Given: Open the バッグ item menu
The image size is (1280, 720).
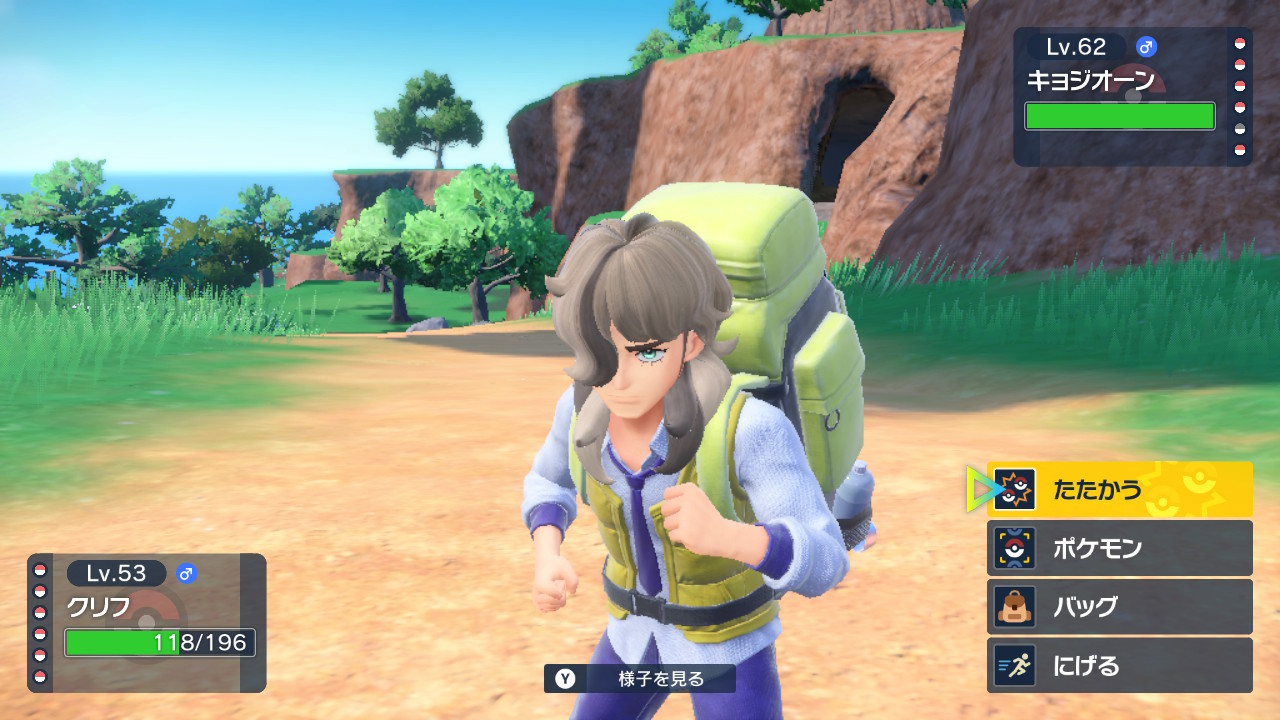Looking at the screenshot, I should click(1119, 607).
